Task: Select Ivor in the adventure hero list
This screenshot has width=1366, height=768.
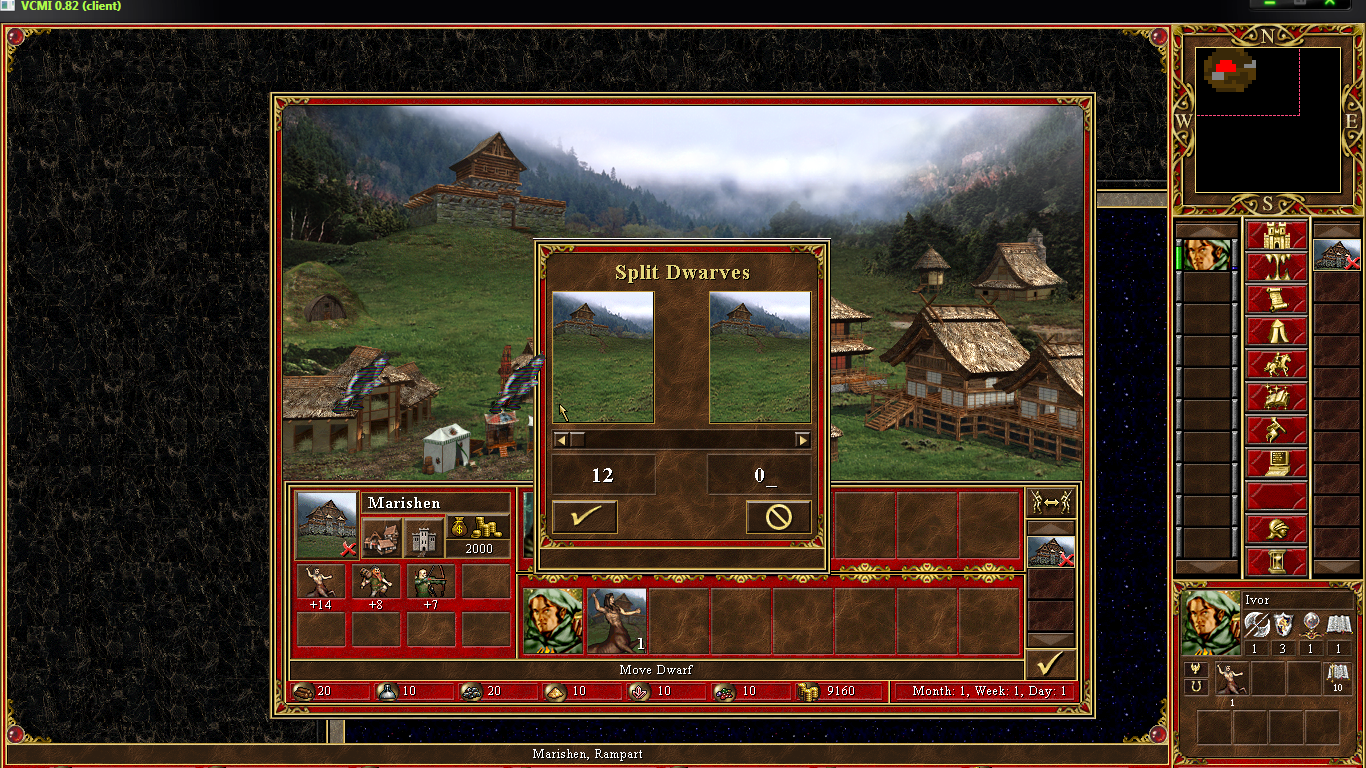Action: pyautogui.click(x=1202, y=255)
